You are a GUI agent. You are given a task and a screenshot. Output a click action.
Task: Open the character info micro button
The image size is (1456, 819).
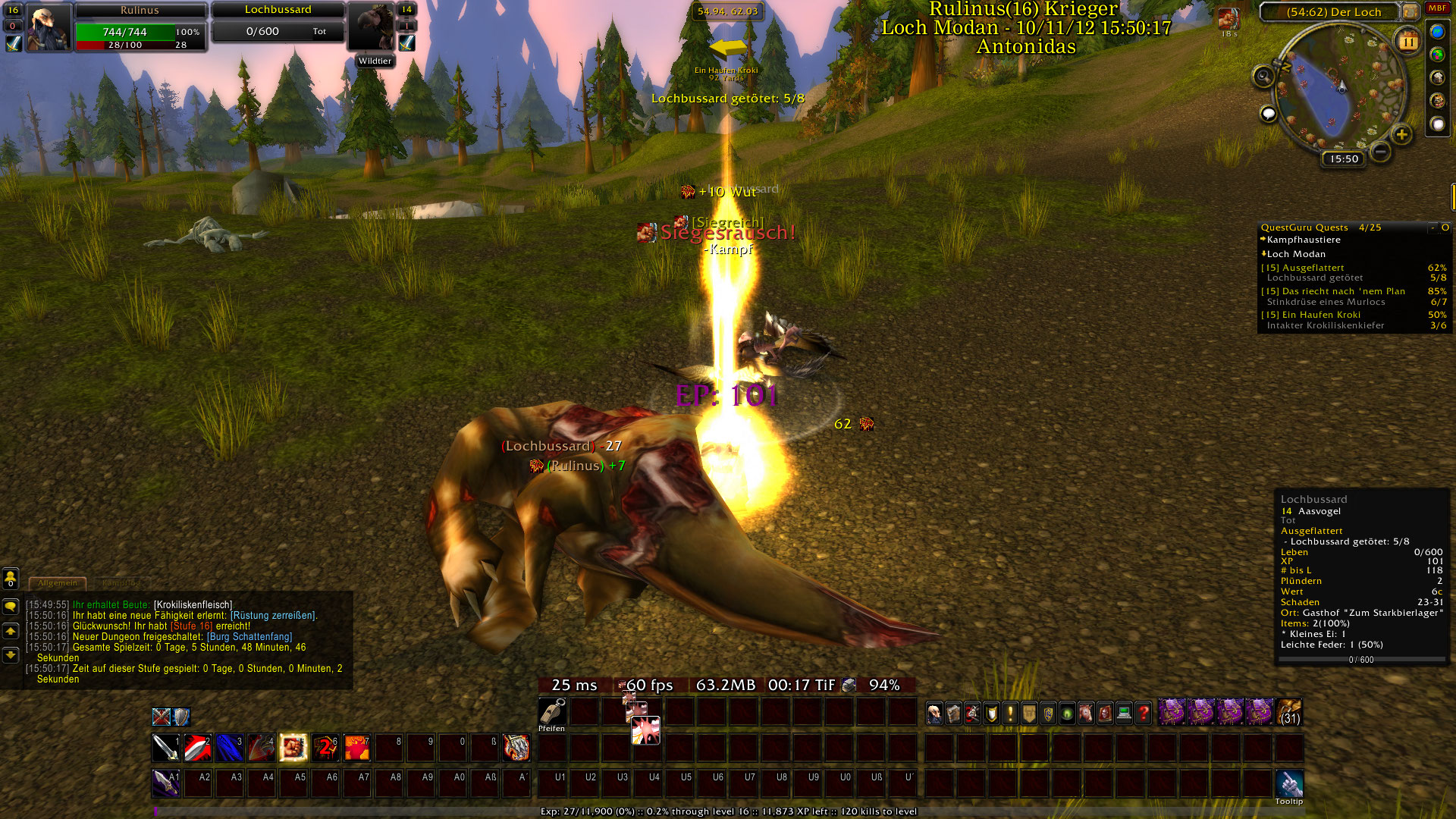tap(935, 713)
